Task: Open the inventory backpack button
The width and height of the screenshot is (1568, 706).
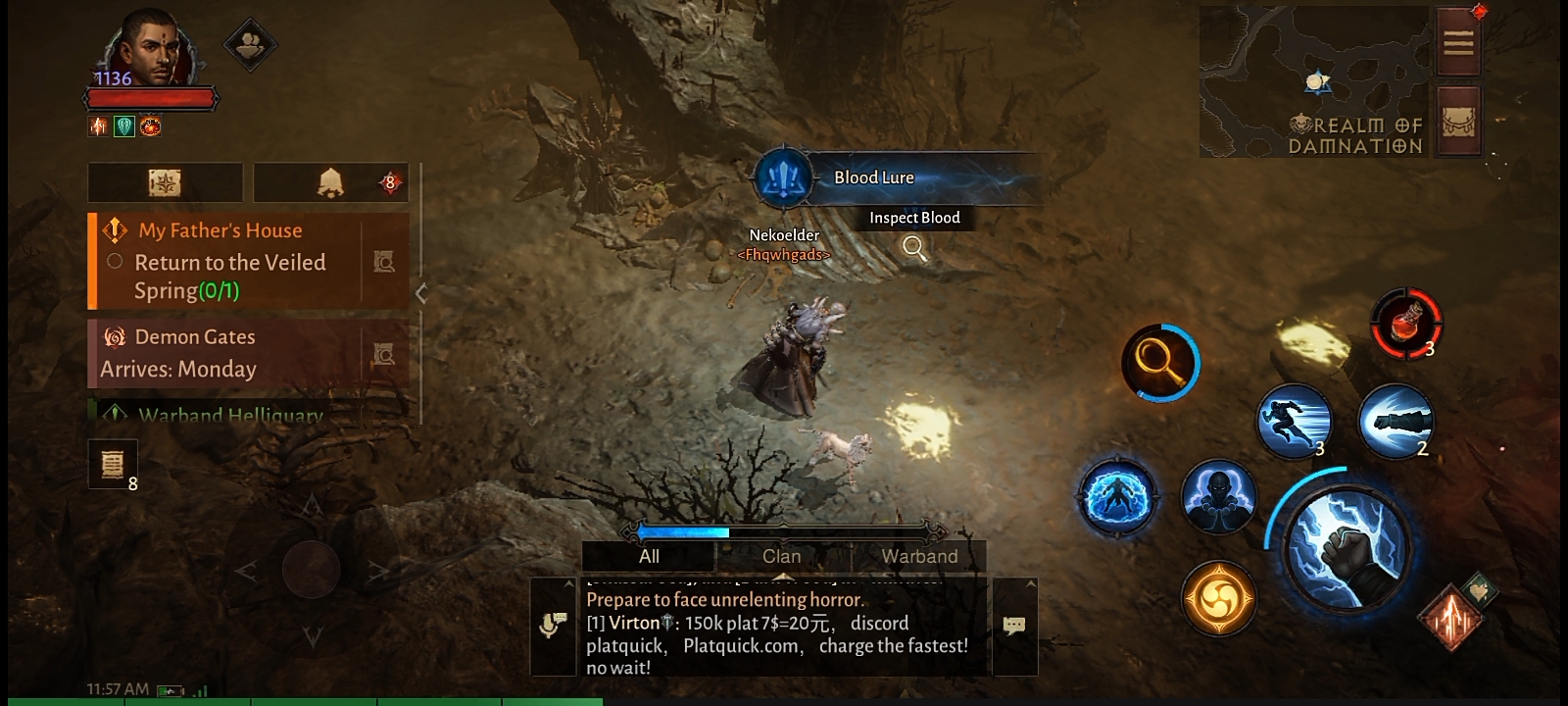Action: 1458,122
